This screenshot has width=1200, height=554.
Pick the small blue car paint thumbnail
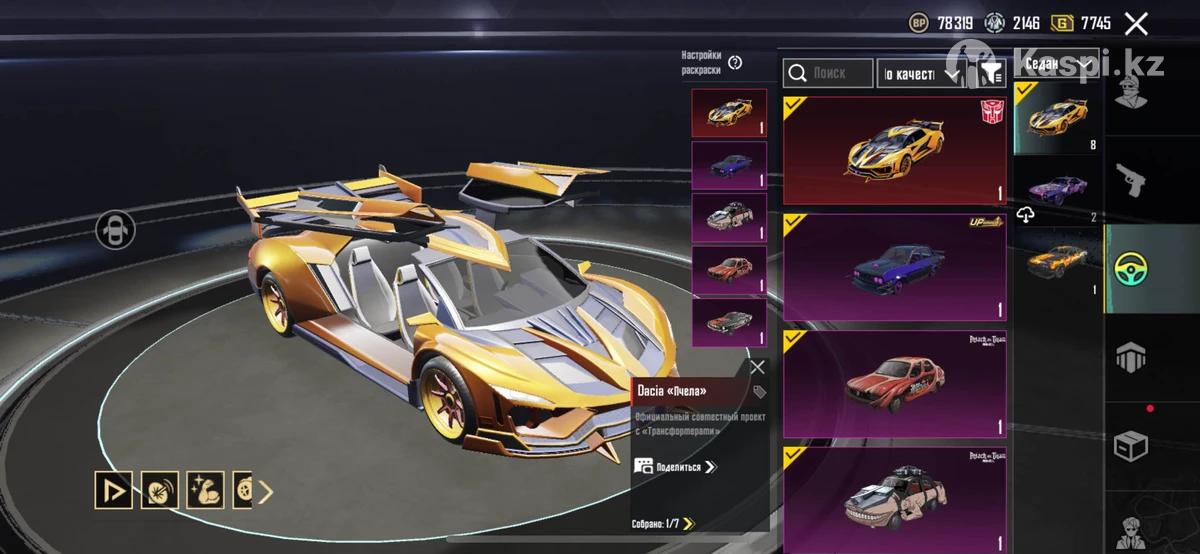click(x=729, y=165)
